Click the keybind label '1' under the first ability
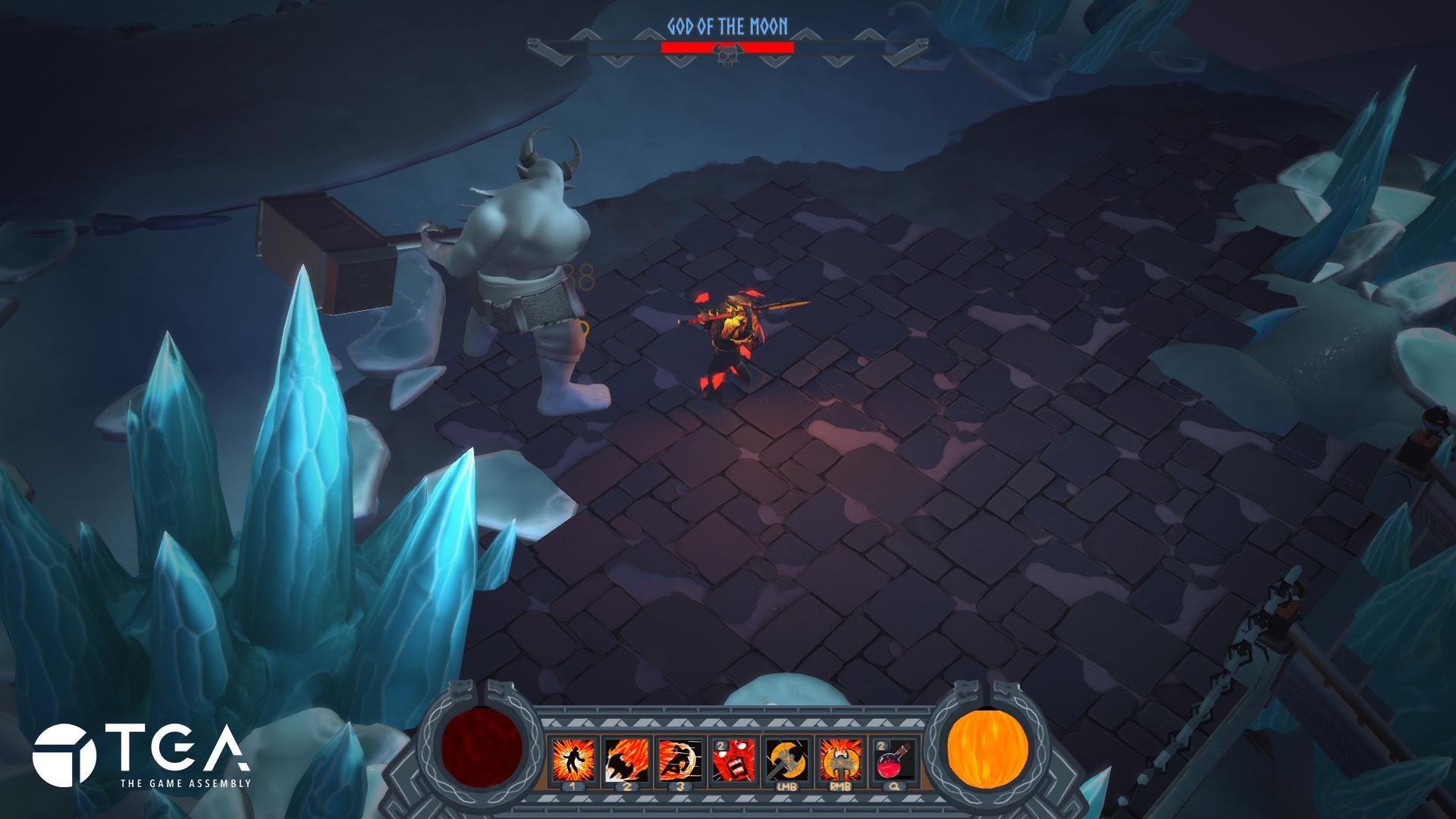 pyautogui.click(x=573, y=786)
